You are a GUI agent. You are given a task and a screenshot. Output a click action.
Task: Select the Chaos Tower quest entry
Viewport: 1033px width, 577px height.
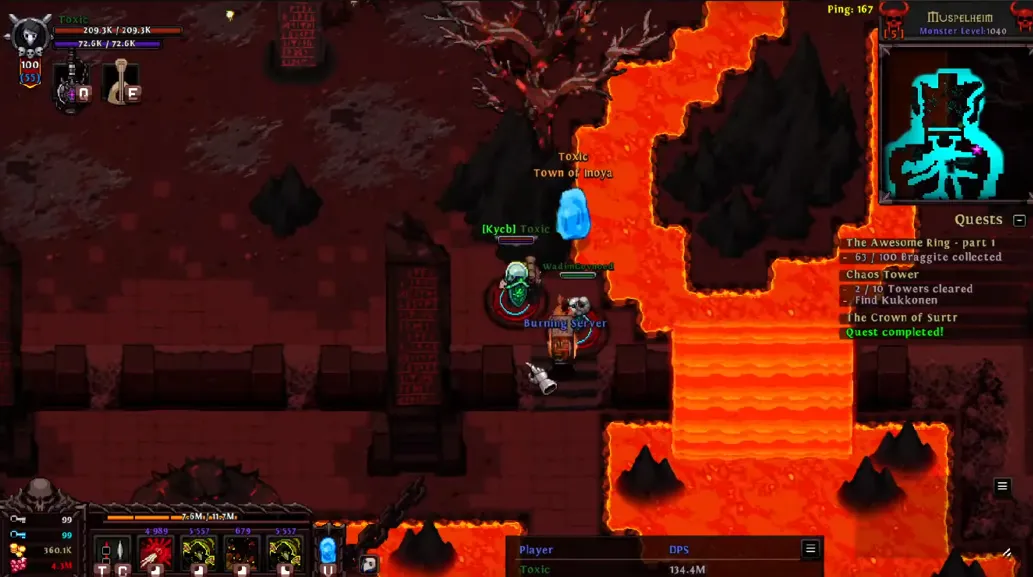tap(882, 274)
